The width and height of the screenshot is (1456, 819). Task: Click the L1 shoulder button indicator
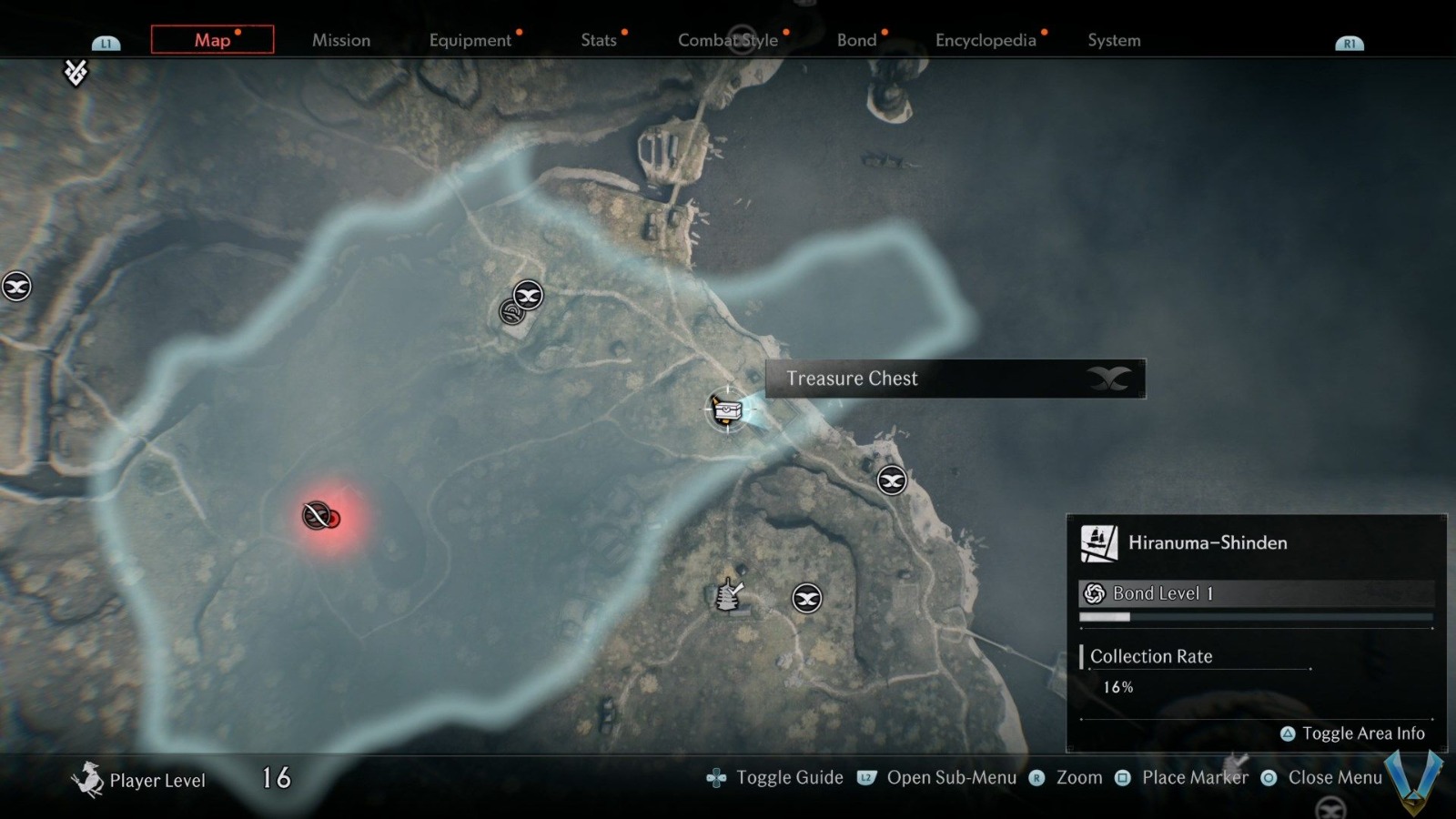click(x=106, y=41)
